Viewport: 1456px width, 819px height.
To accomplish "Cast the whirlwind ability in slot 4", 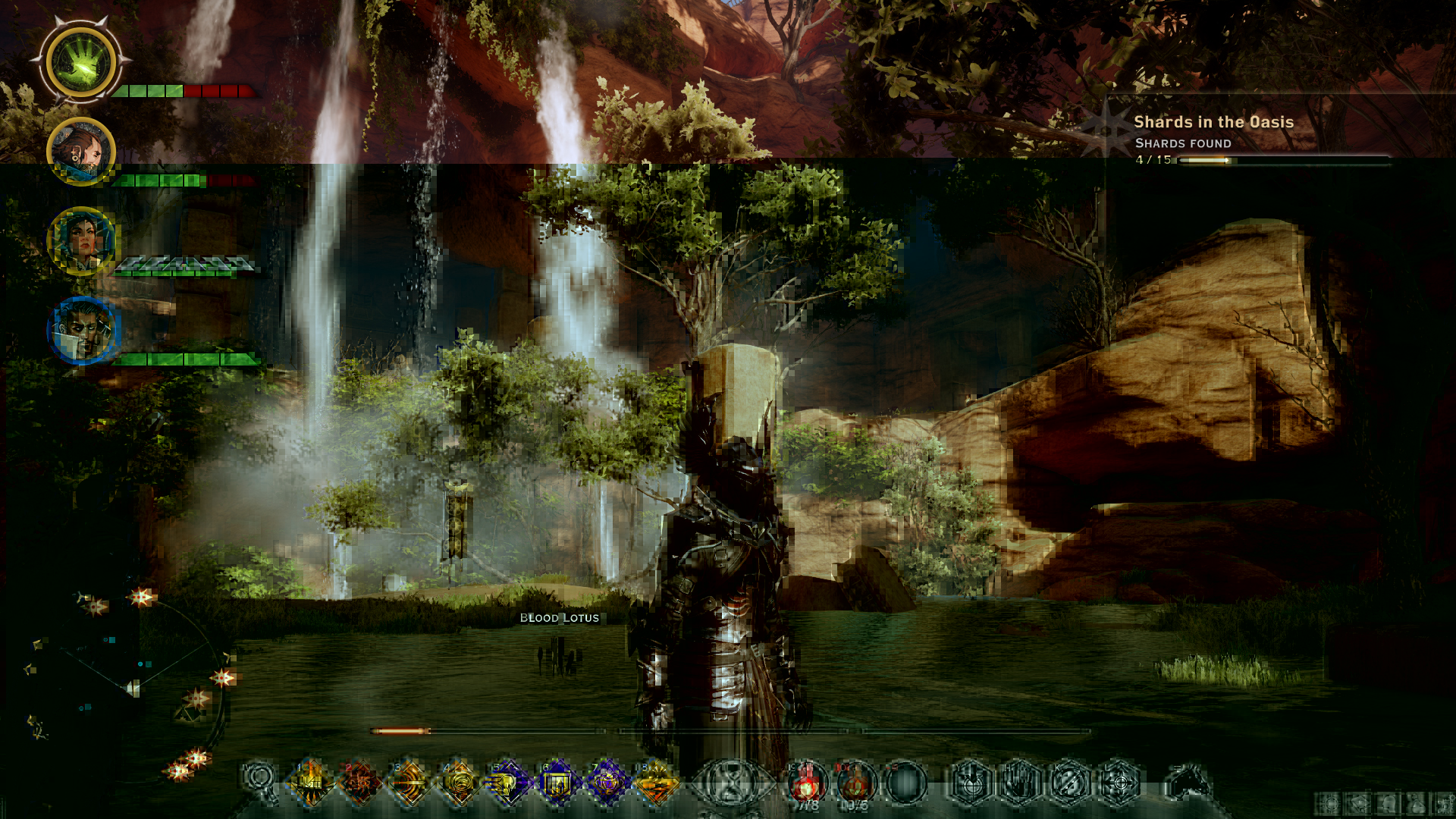I will click(459, 781).
